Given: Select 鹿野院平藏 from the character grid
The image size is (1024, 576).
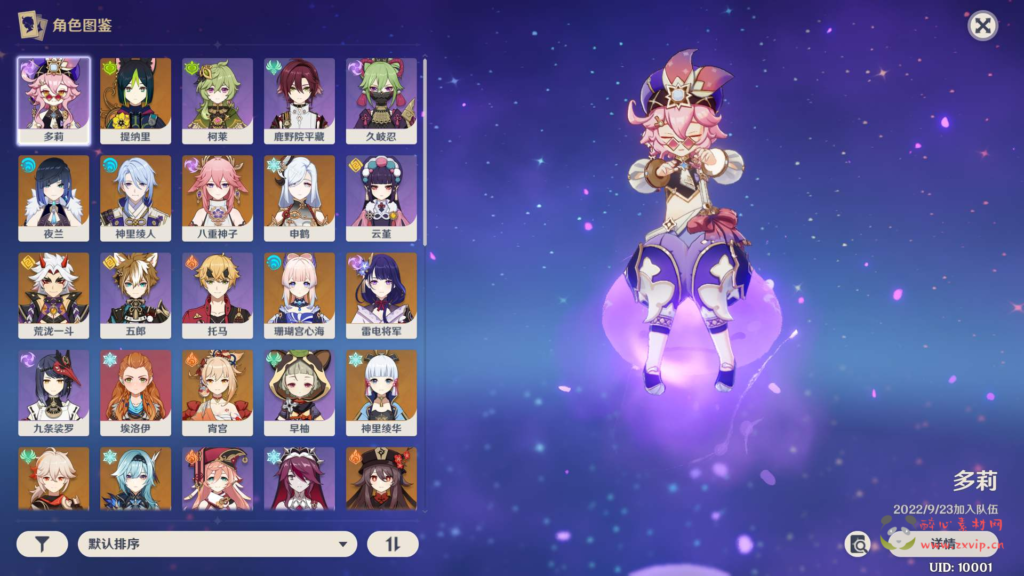Looking at the screenshot, I should 300,100.
